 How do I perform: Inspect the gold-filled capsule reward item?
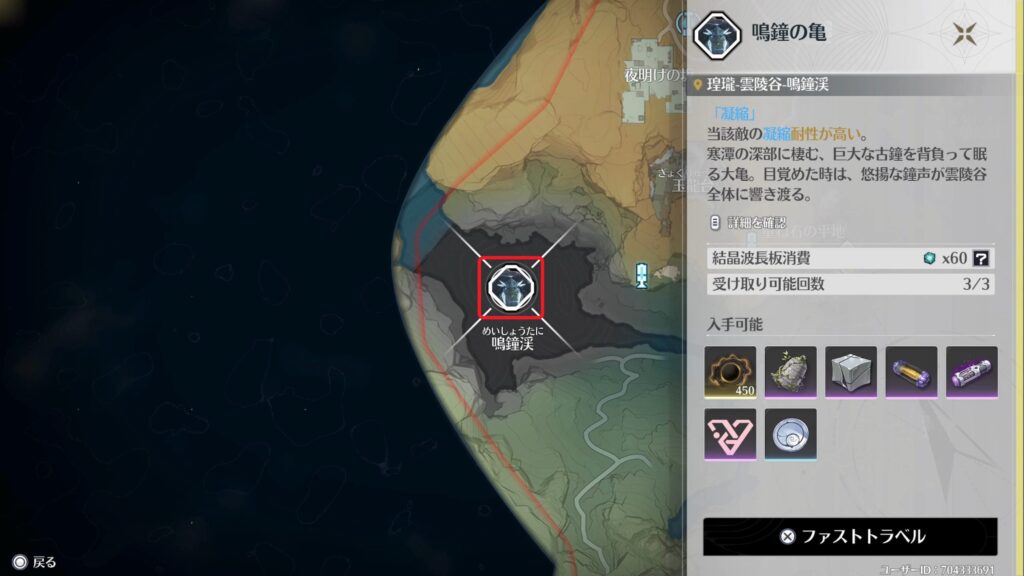pyautogui.click(x=911, y=372)
